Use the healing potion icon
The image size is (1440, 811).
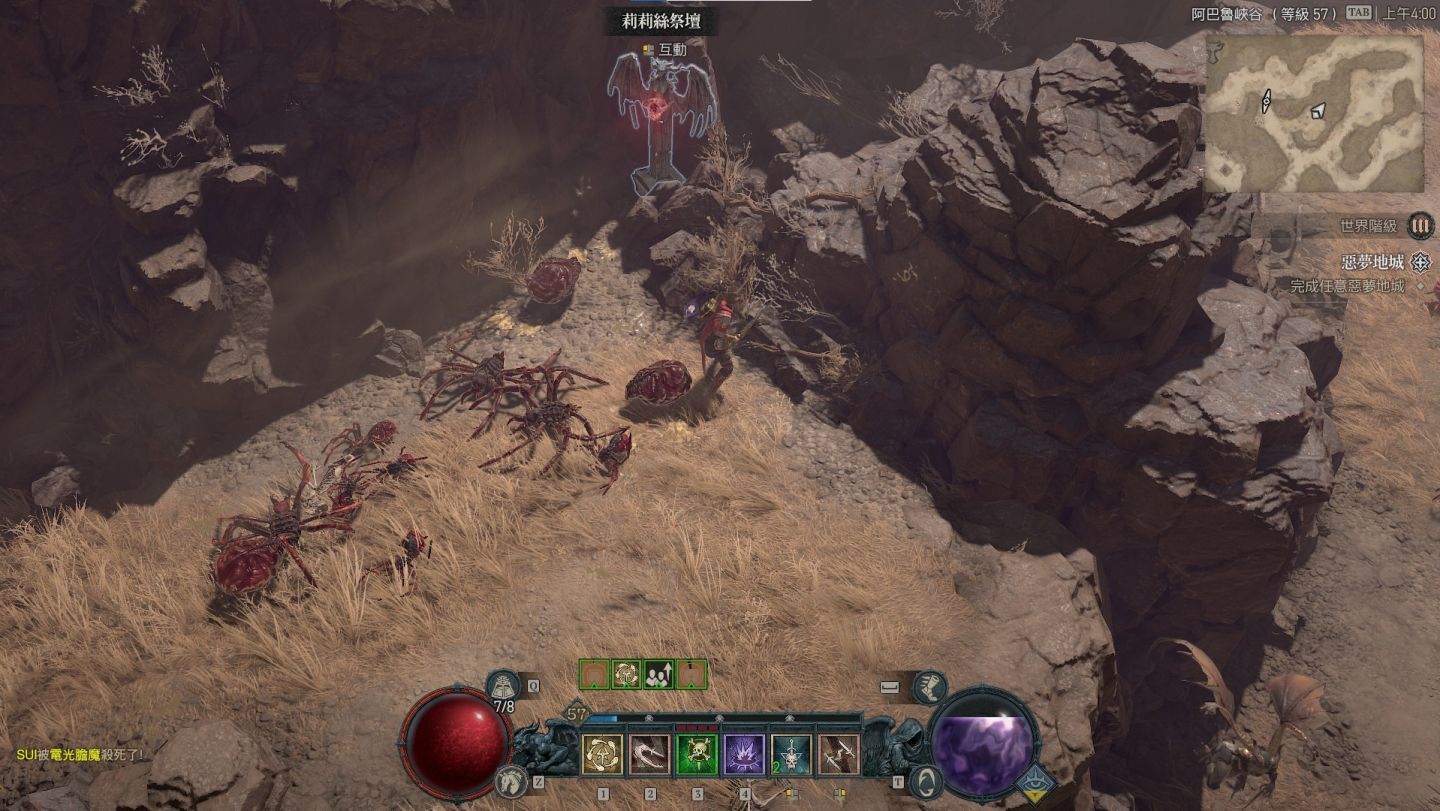click(503, 687)
